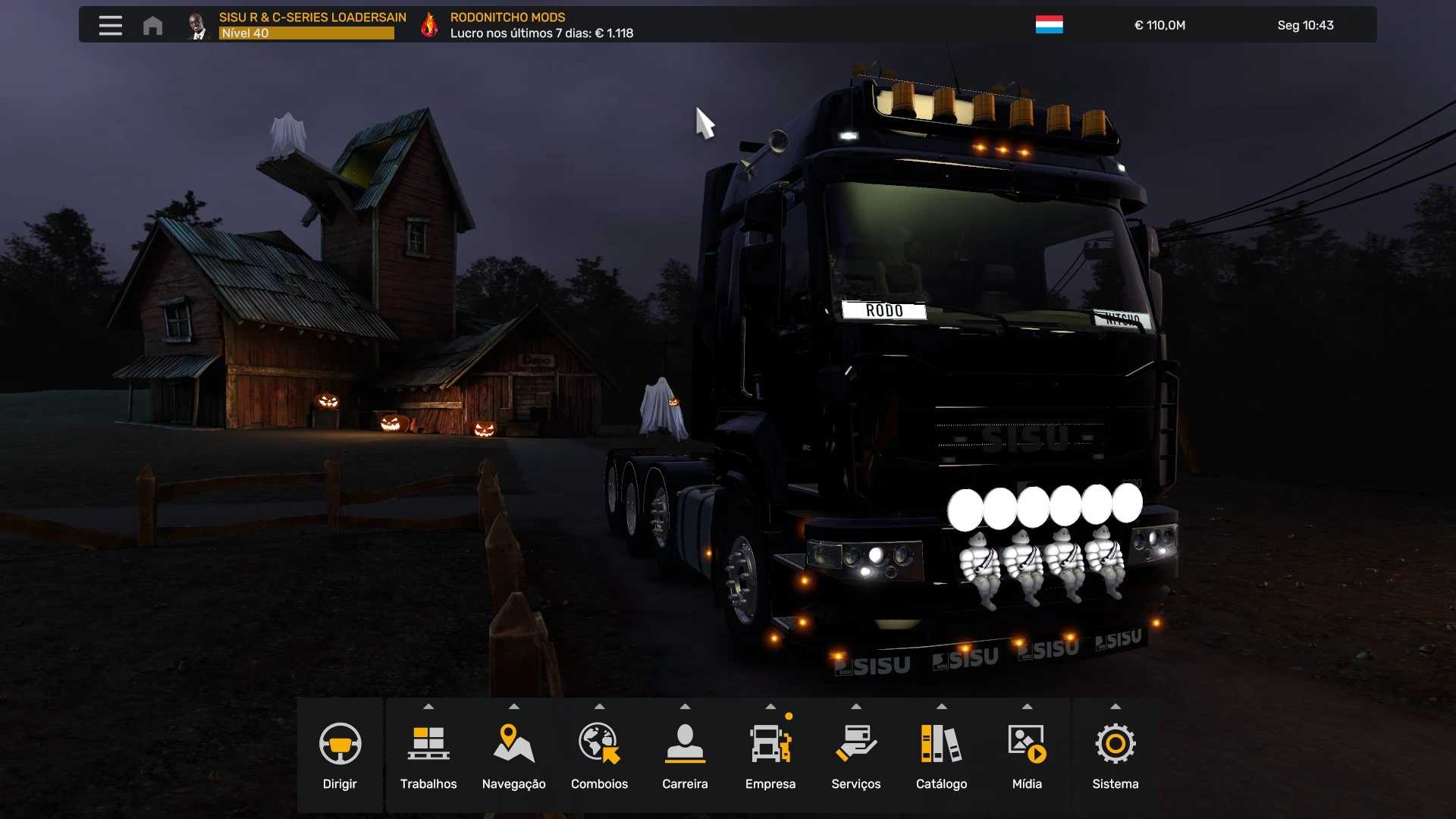Browse the Catálogo menu
The width and height of the screenshot is (1456, 819).
[941, 755]
